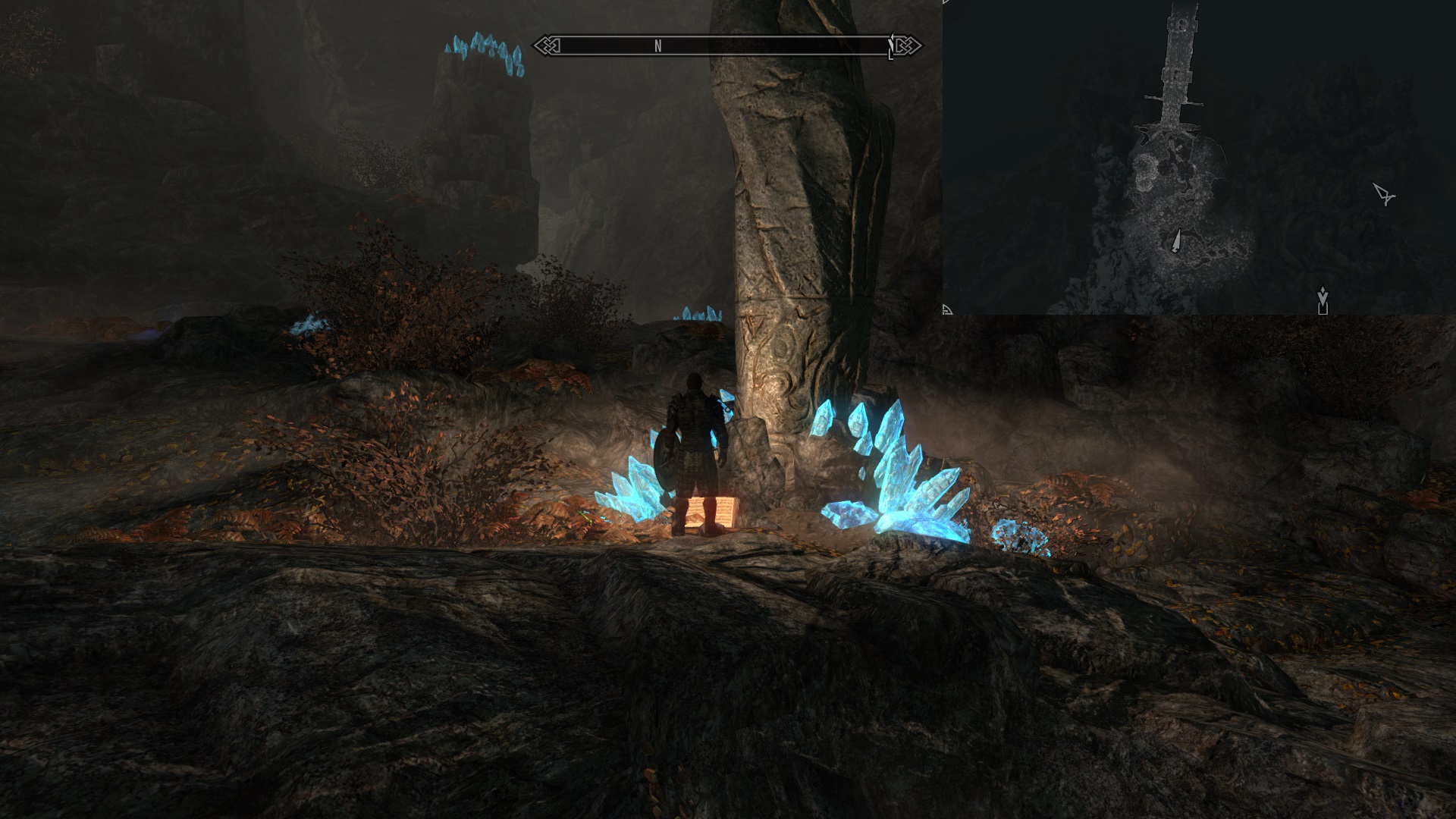Click the N heading on the compass
The width and height of the screenshot is (1456, 819).
[x=658, y=46]
